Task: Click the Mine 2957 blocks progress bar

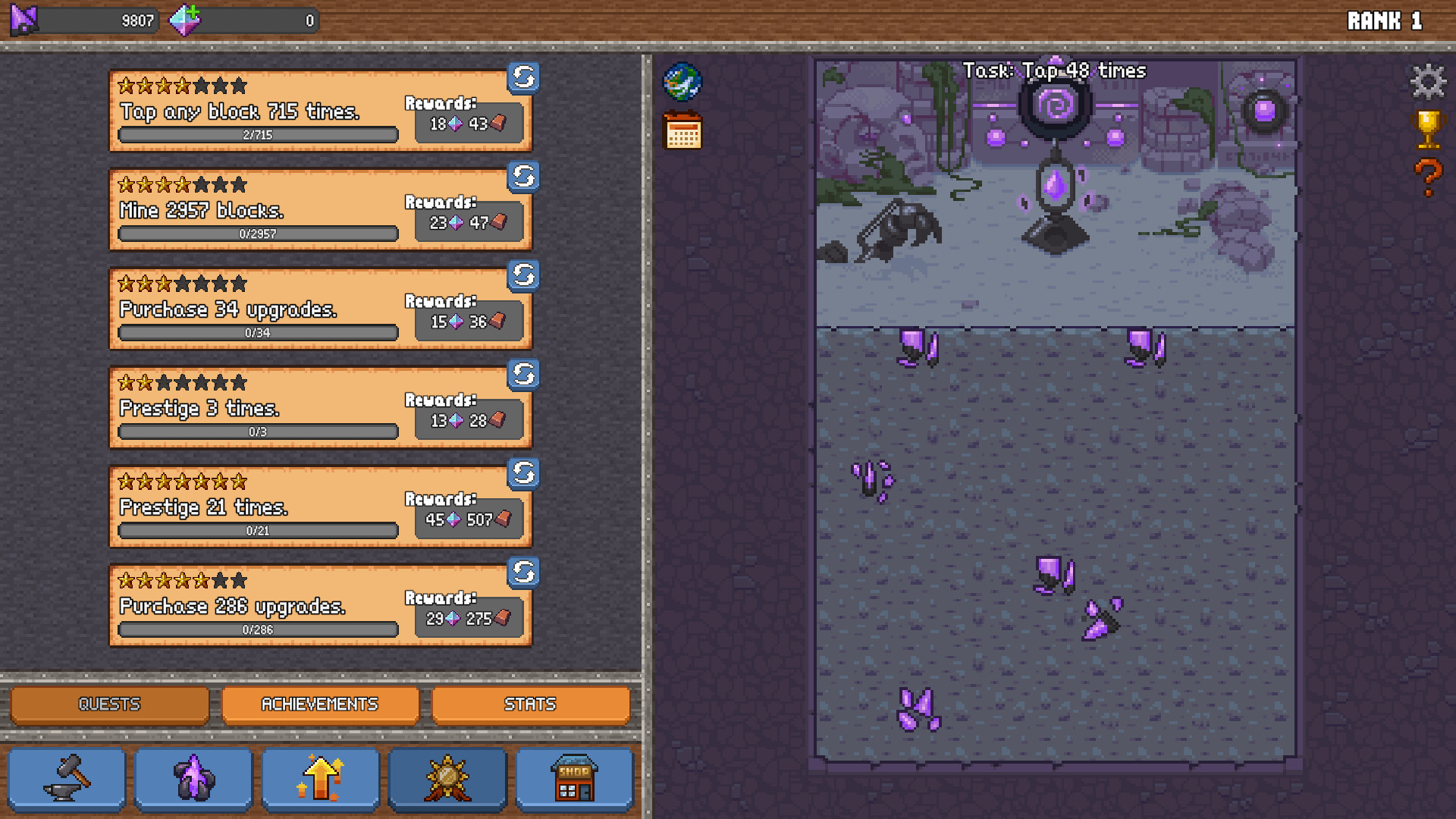Action: (x=257, y=234)
